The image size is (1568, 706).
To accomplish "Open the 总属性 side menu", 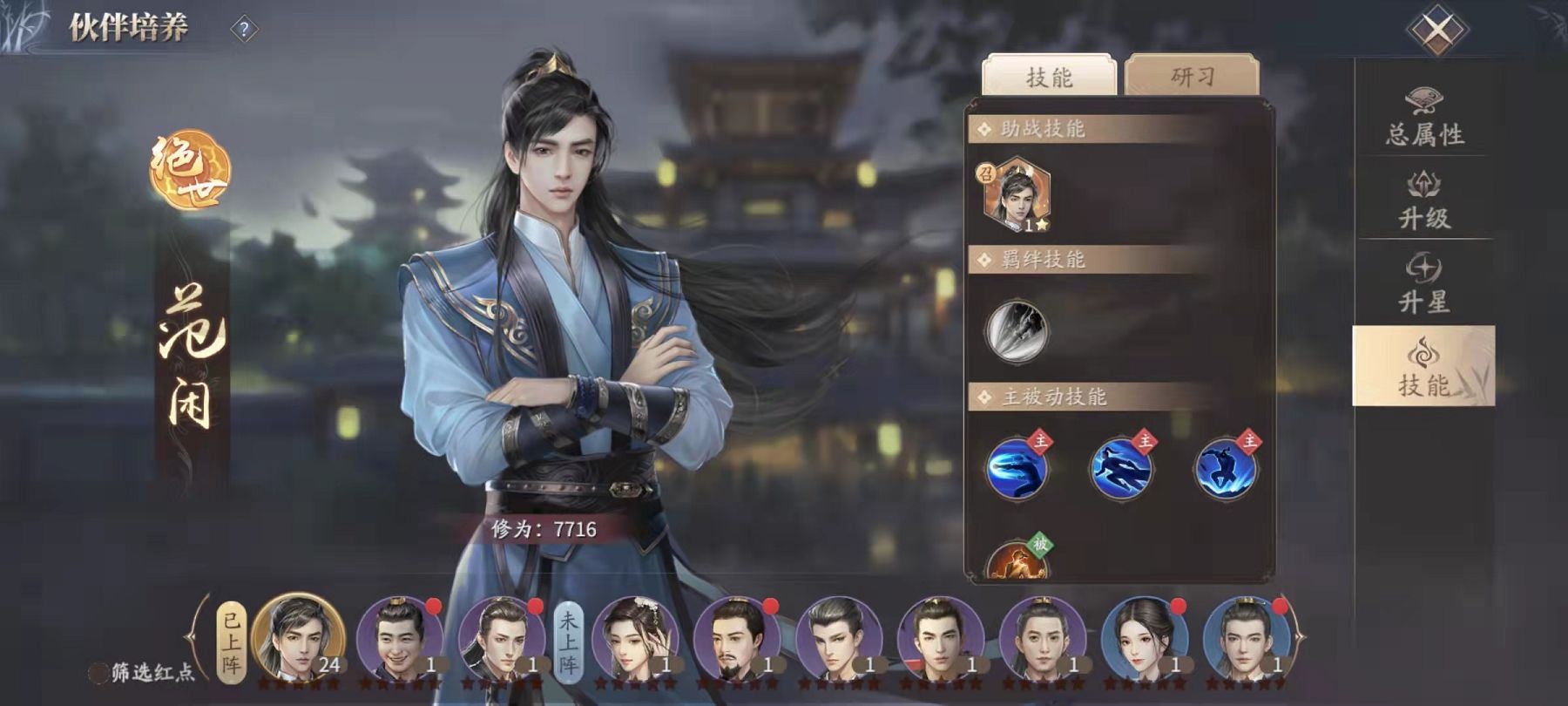I will [x=1424, y=118].
